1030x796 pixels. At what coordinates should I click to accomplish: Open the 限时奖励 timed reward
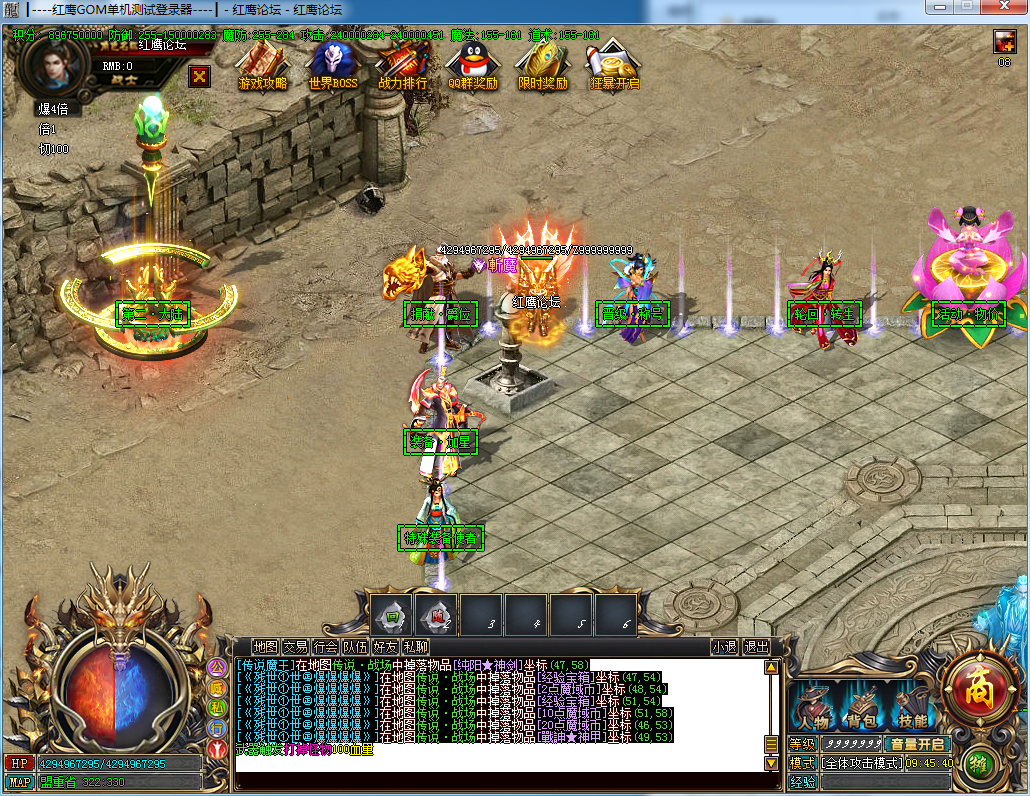pos(542,66)
